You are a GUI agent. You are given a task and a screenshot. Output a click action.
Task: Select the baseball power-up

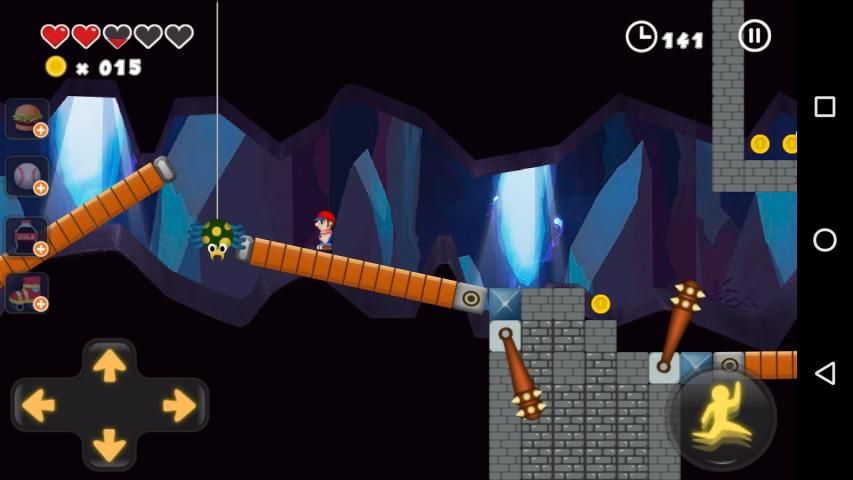click(x=27, y=176)
